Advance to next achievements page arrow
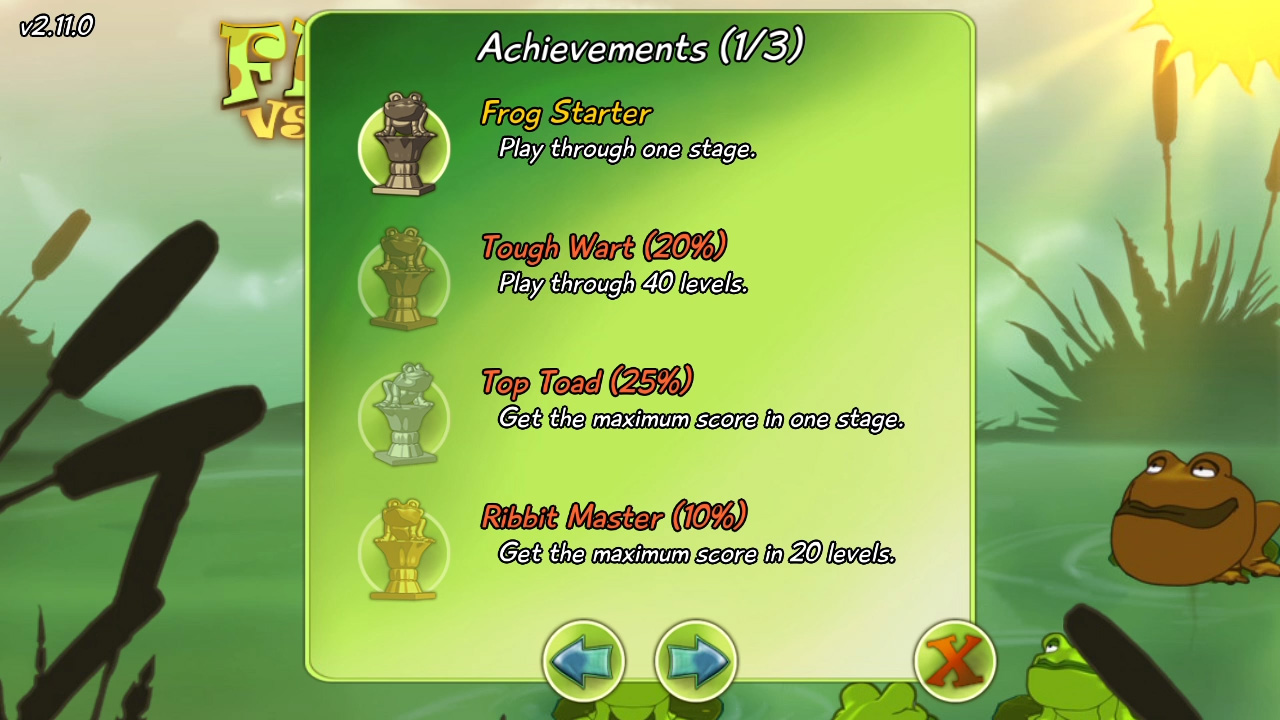1280x720 pixels. (x=694, y=660)
